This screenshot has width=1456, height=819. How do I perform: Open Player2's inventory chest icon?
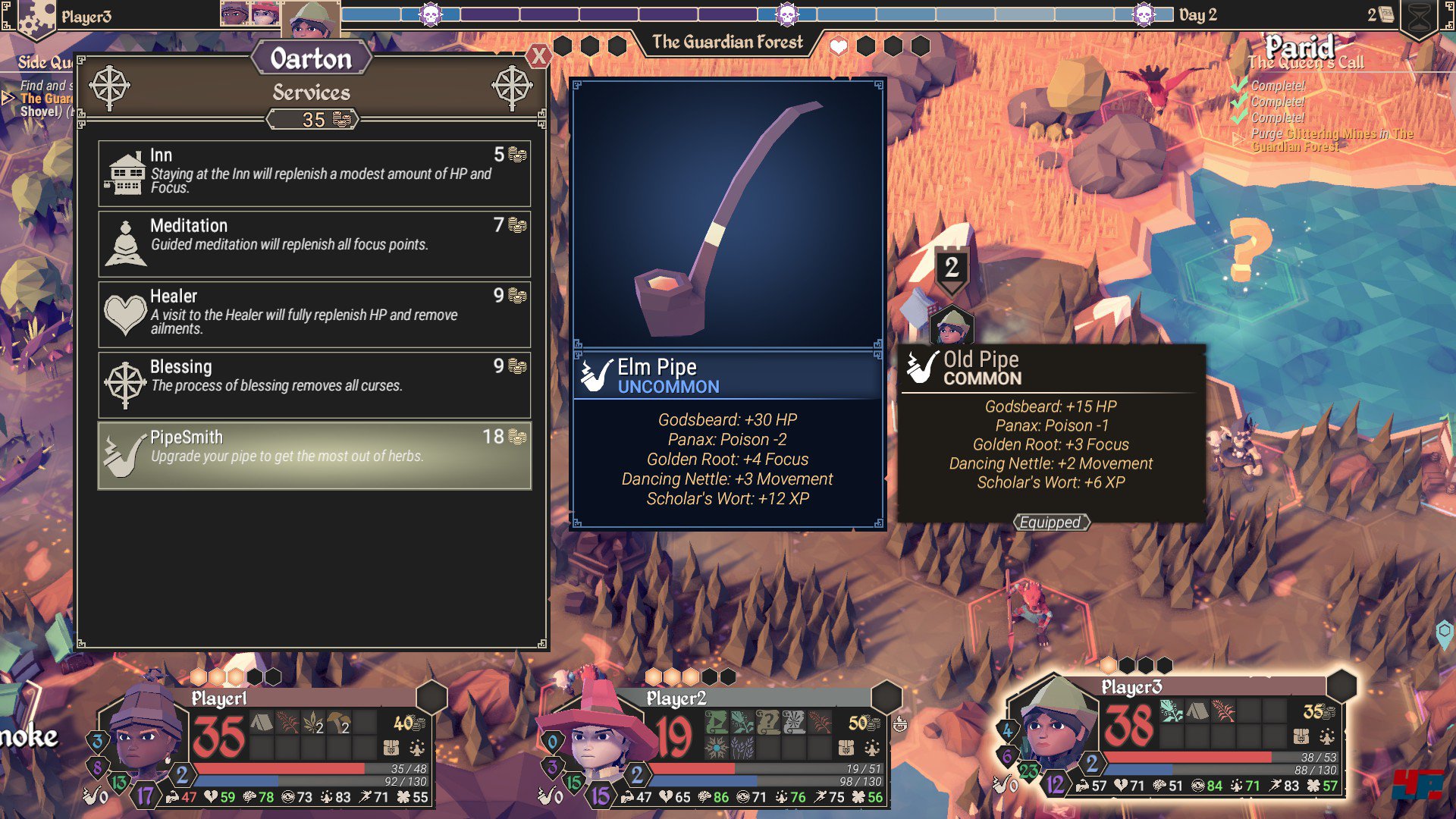[846, 748]
